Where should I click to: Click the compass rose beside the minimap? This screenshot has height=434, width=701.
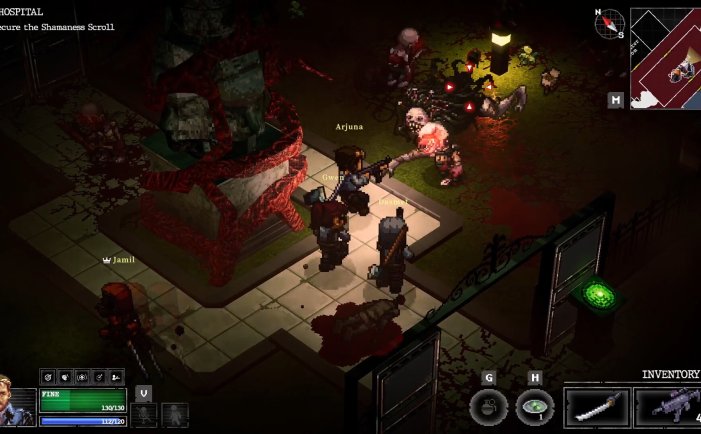point(609,23)
